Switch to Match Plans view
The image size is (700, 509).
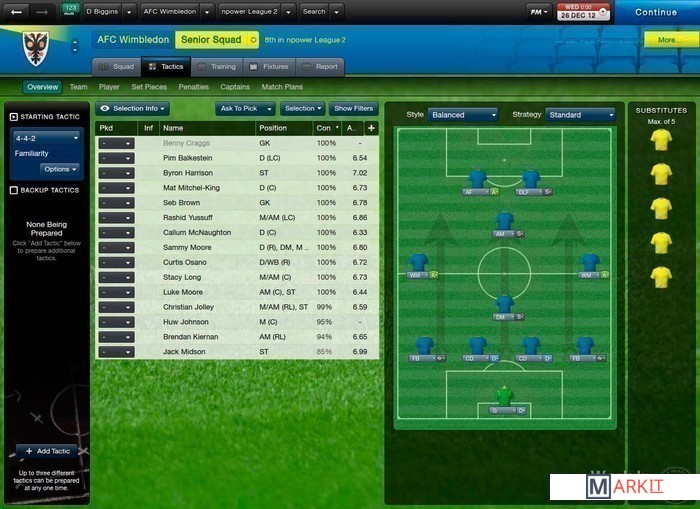282,87
